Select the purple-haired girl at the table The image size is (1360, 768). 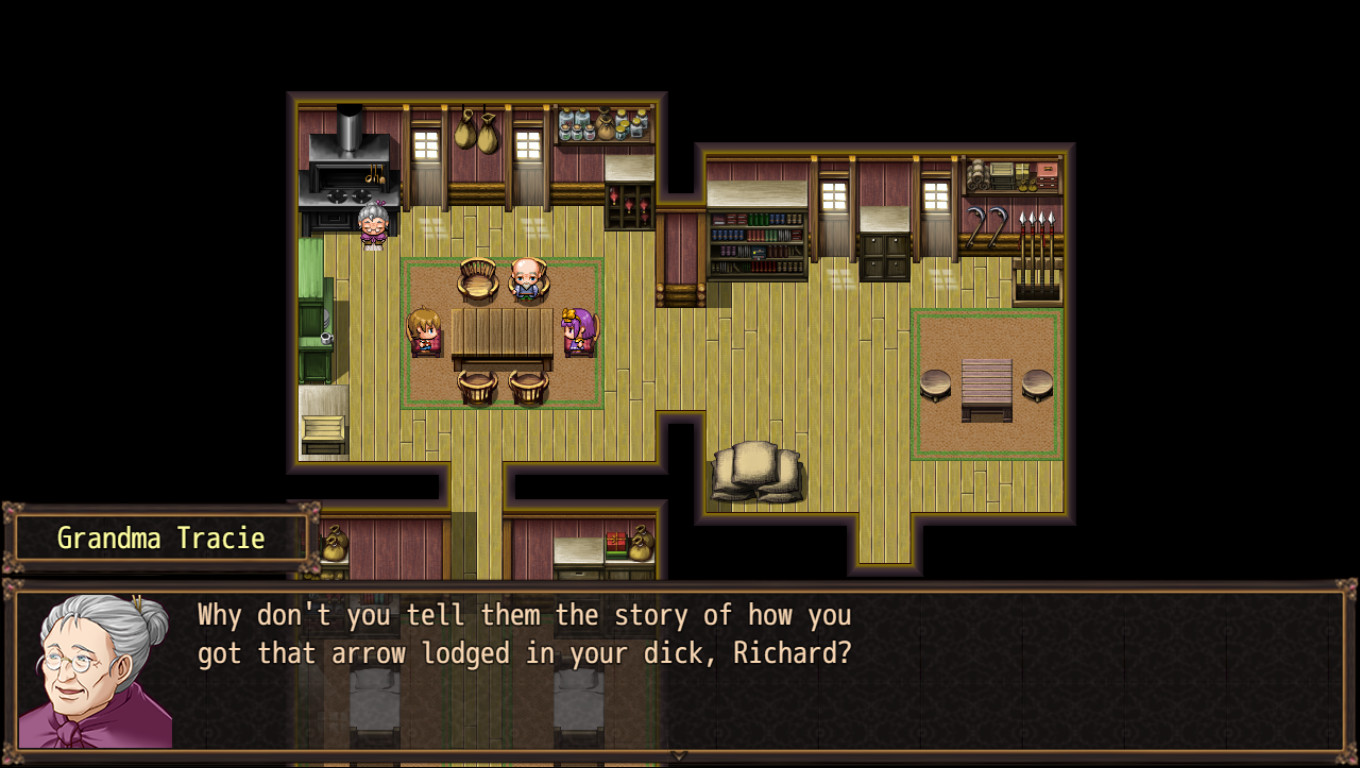pyautogui.click(x=580, y=328)
